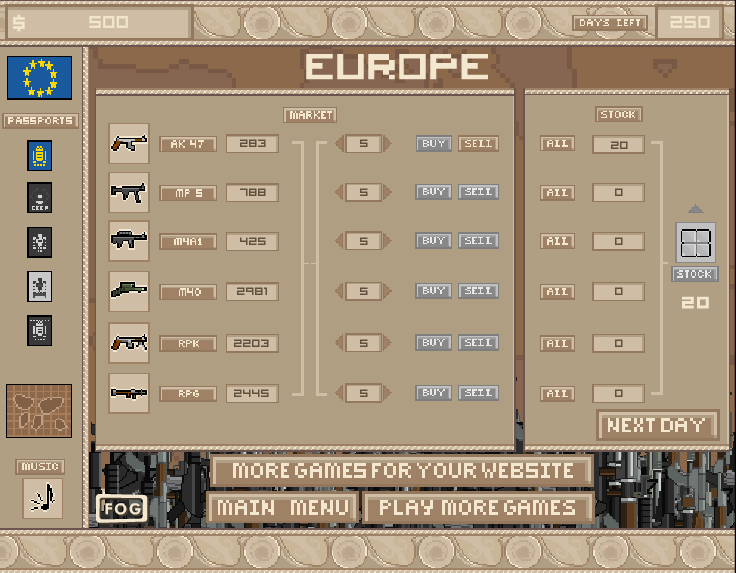
Task: Buy the M4A1 rifle
Action: point(433,241)
